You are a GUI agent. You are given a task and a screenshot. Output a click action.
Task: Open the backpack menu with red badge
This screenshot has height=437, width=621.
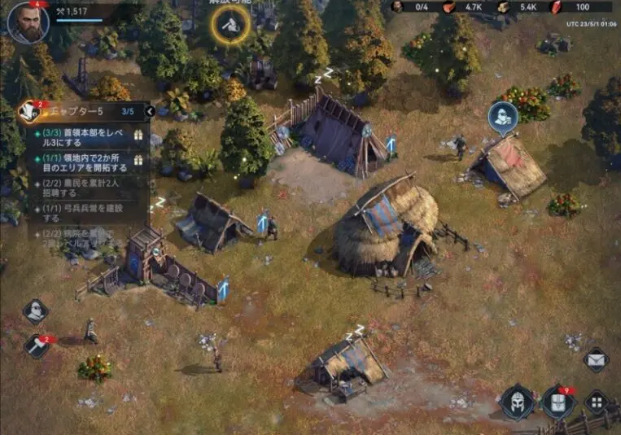(x=557, y=403)
